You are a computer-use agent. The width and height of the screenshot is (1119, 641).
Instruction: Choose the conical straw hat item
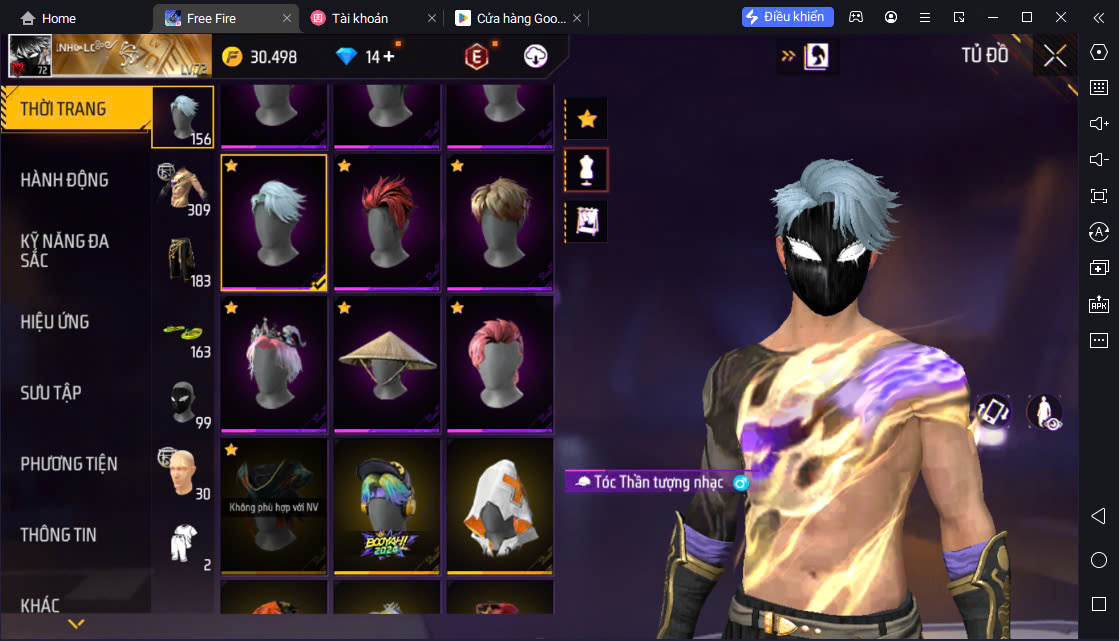(x=387, y=364)
